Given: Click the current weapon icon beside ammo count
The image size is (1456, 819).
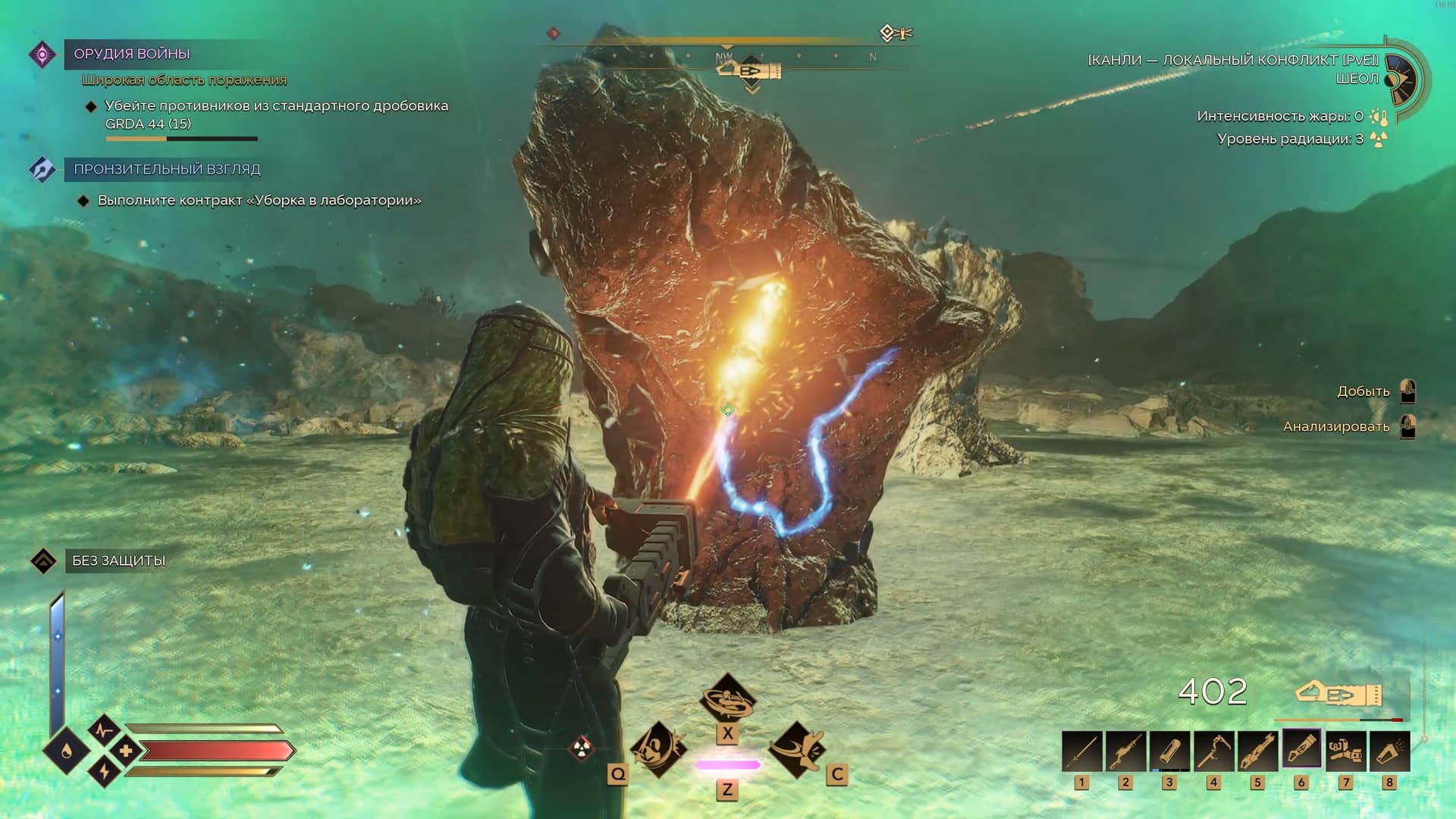Looking at the screenshot, I should [x=1338, y=694].
